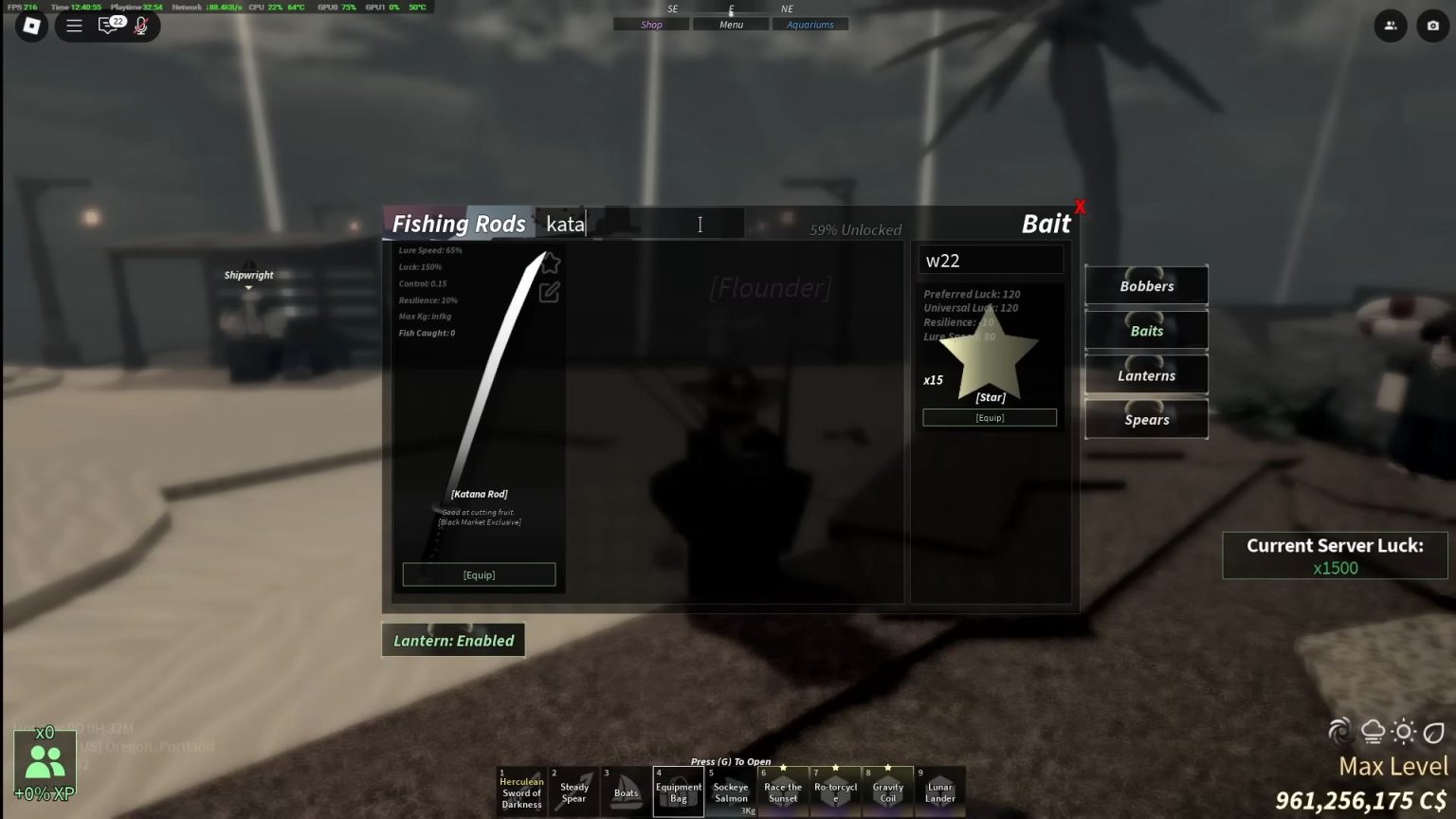Click the rod search input showing kata
The width and height of the screenshot is (1456, 819).
[x=645, y=224]
